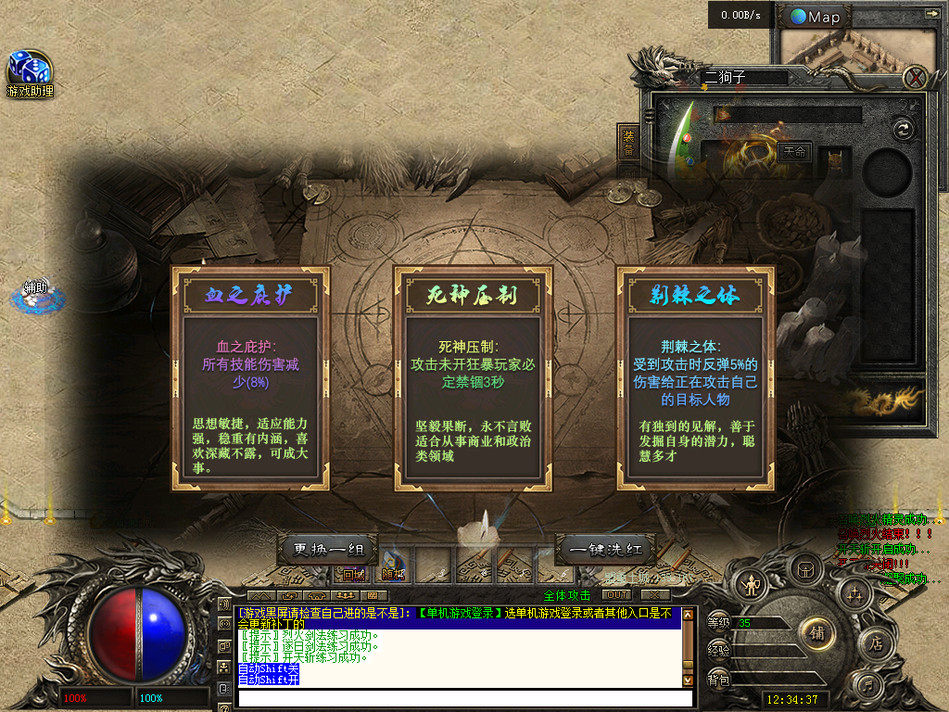Open the 辅助 helper icon

pyautogui.click(x=36, y=292)
